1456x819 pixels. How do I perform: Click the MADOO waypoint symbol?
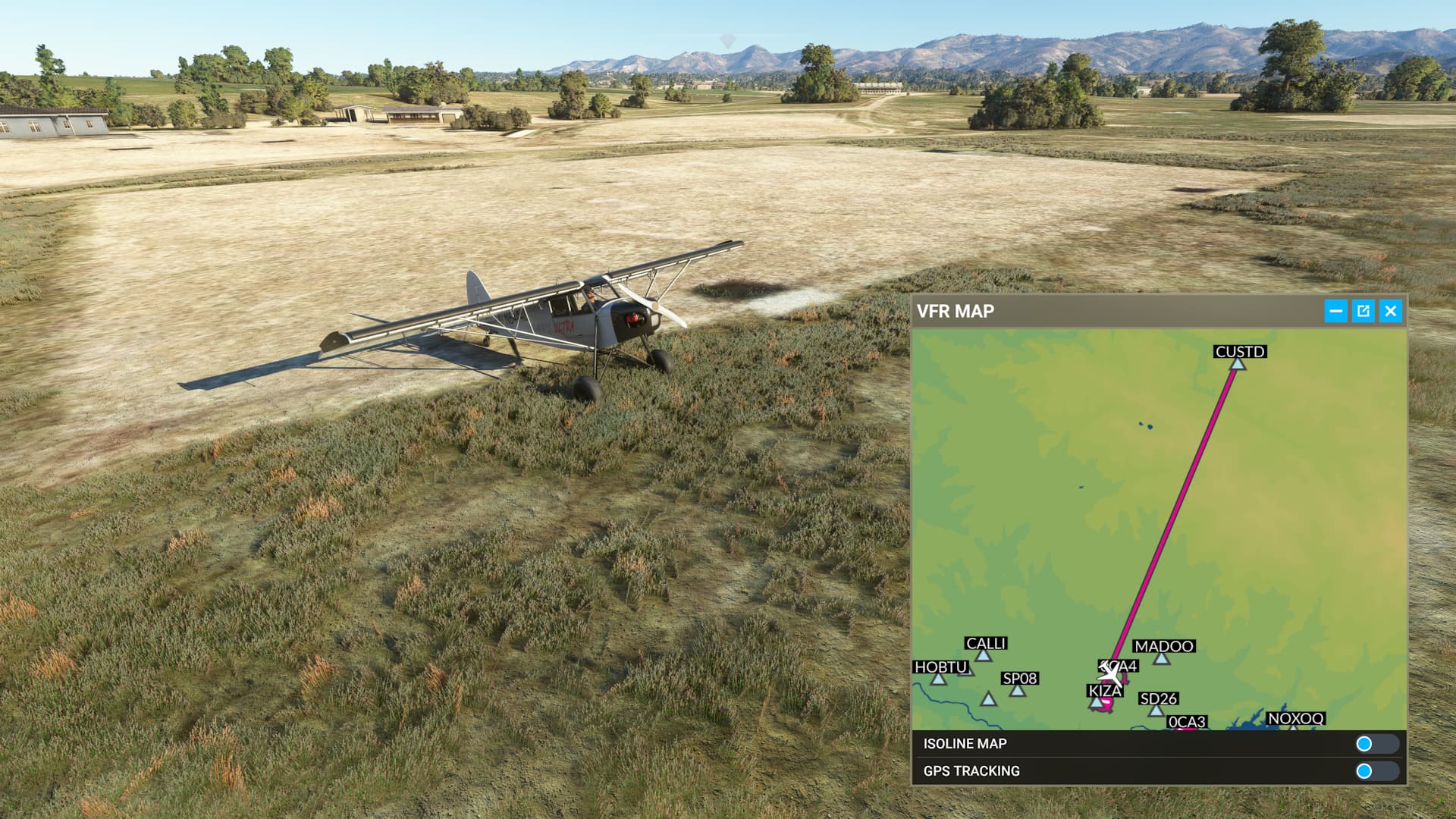1161,658
